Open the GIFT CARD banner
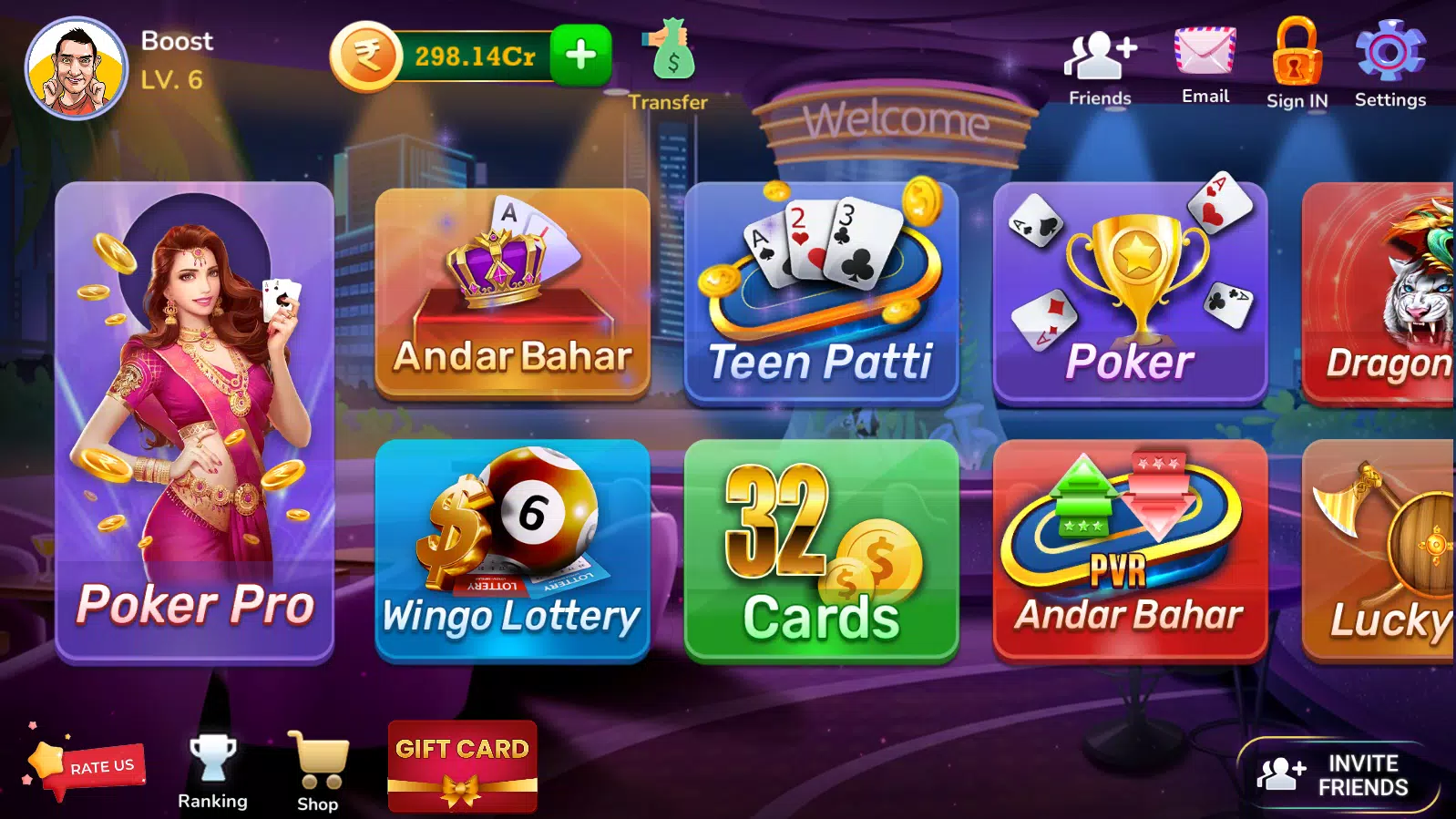This screenshot has width=1456, height=819. point(461,765)
